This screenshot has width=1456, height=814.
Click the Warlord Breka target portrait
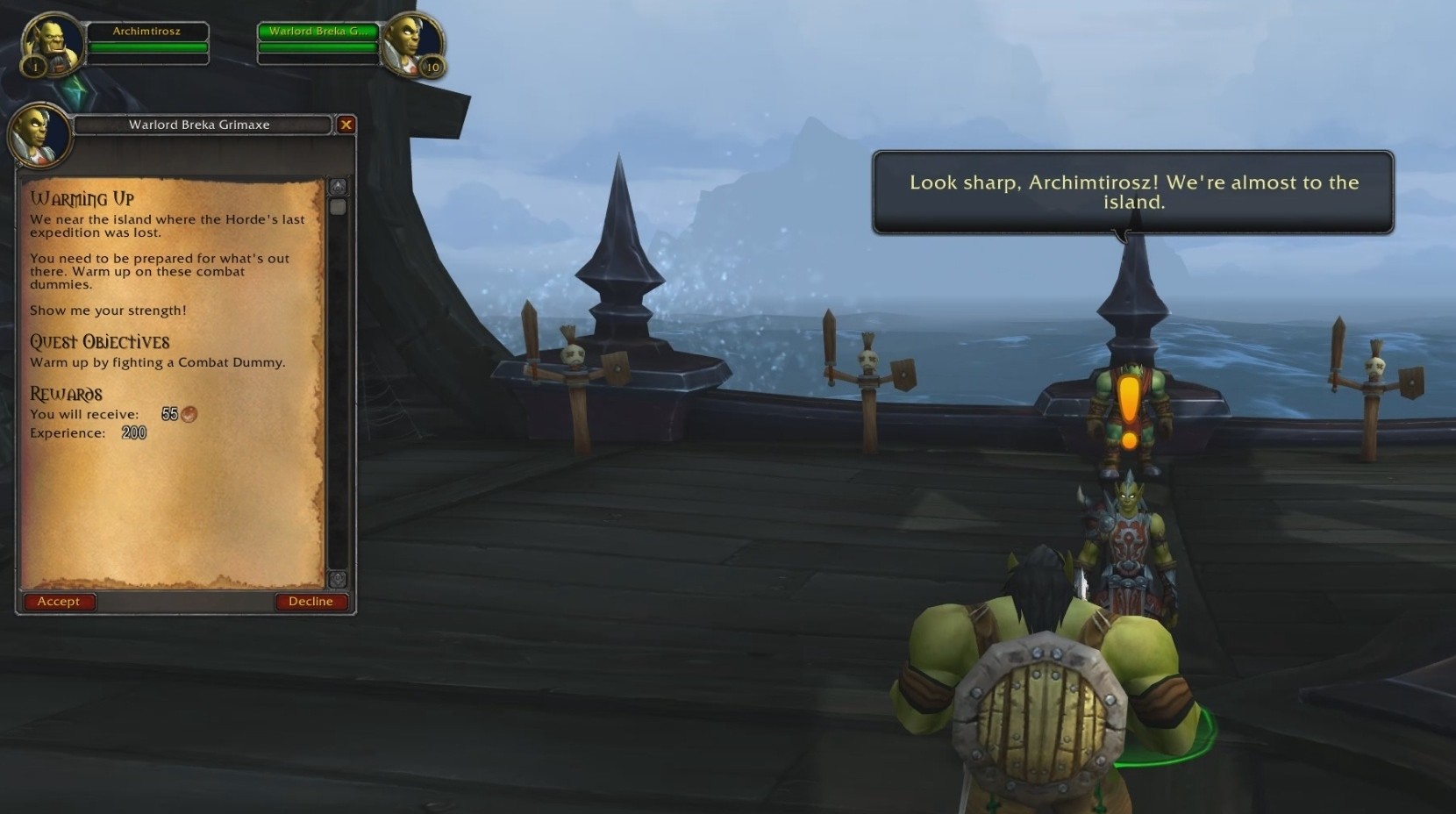click(x=411, y=44)
